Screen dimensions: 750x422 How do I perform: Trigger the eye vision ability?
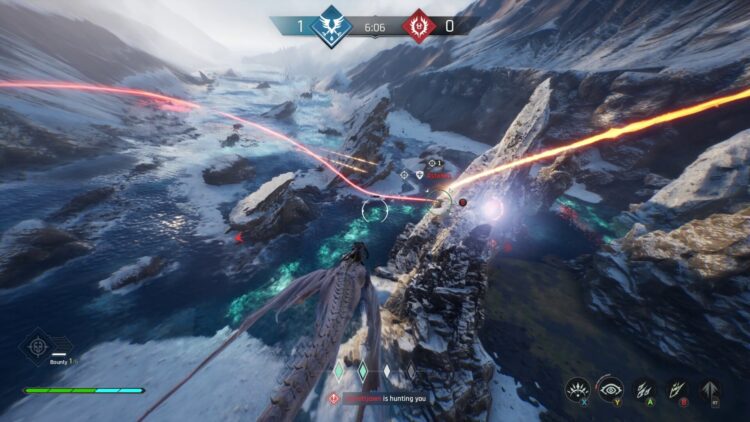click(611, 390)
